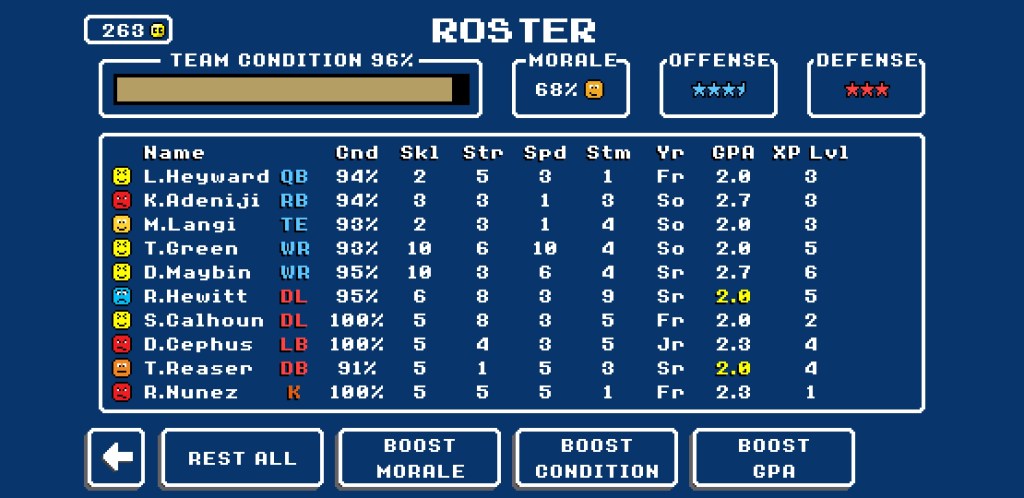This screenshot has height=498, width=1024.
Task: Open linebacker D.Cephus's entry
Action: tap(197, 345)
